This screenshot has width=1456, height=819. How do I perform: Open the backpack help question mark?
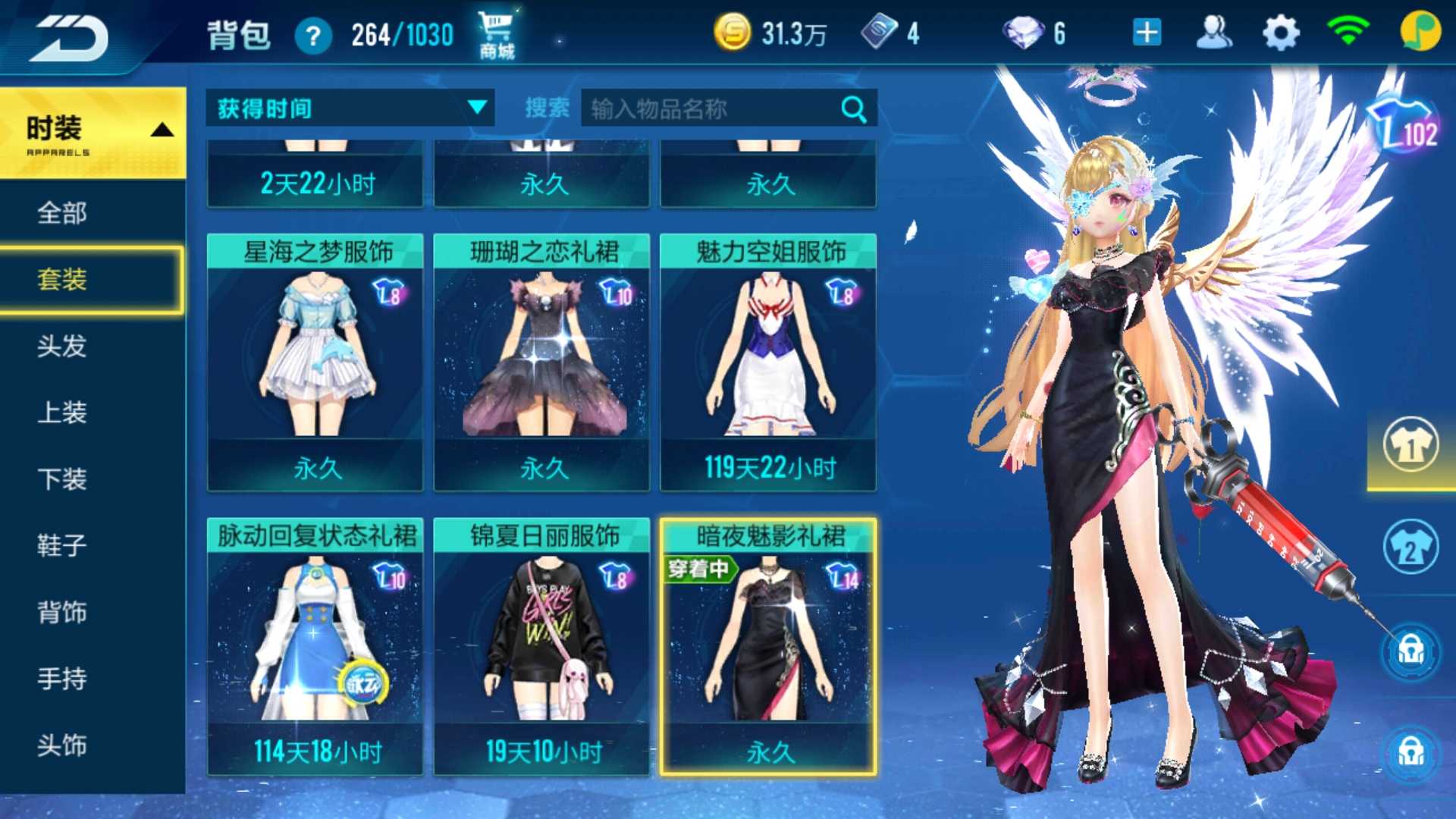pyautogui.click(x=312, y=36)
